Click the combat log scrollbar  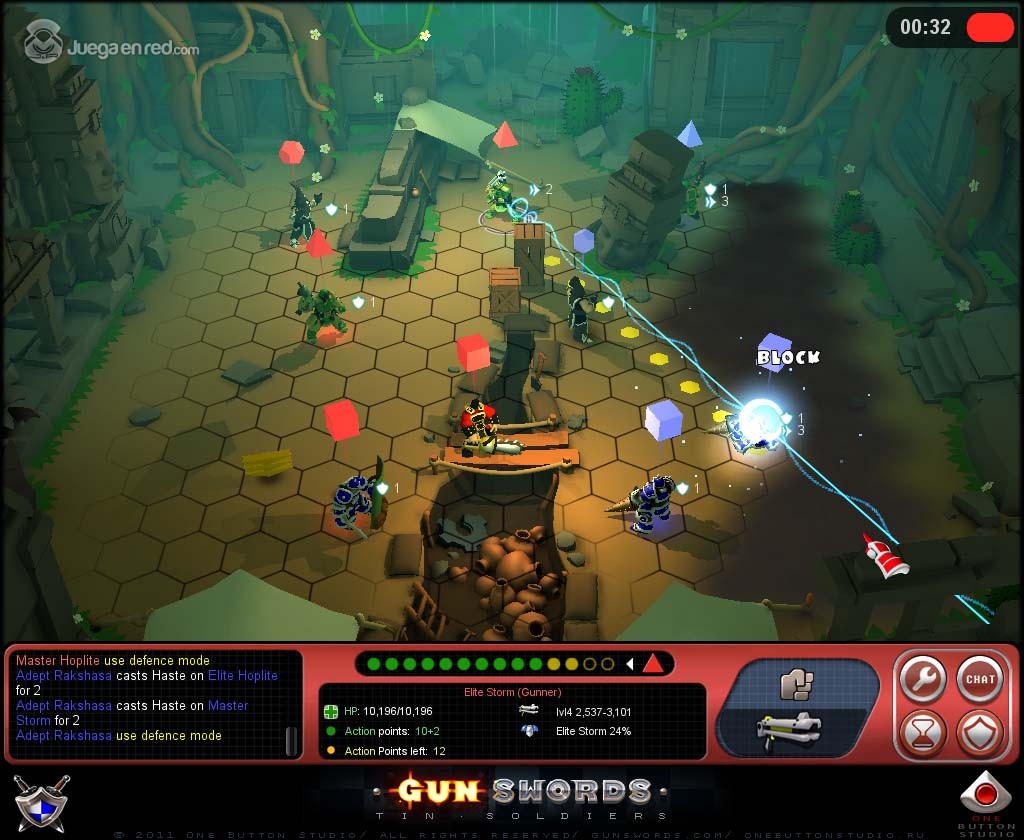292,740
